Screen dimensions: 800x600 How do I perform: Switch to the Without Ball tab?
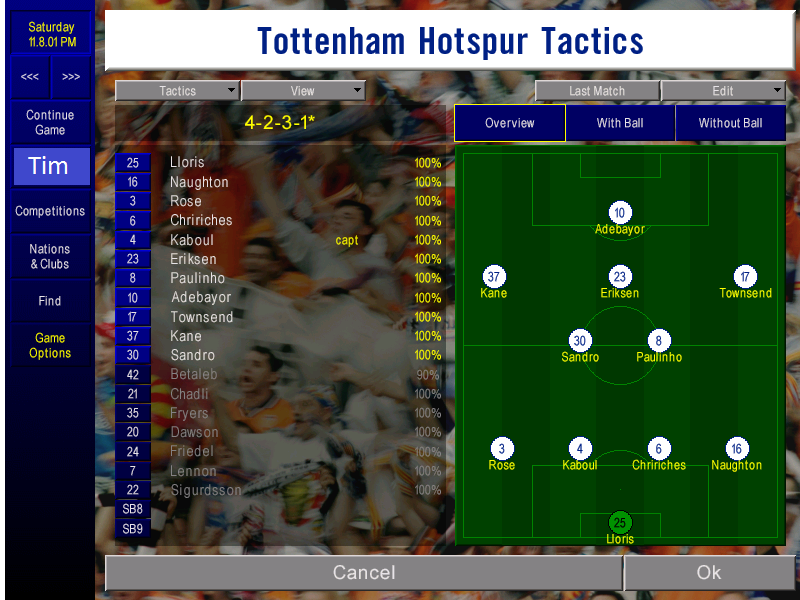[x=730, y=123]
